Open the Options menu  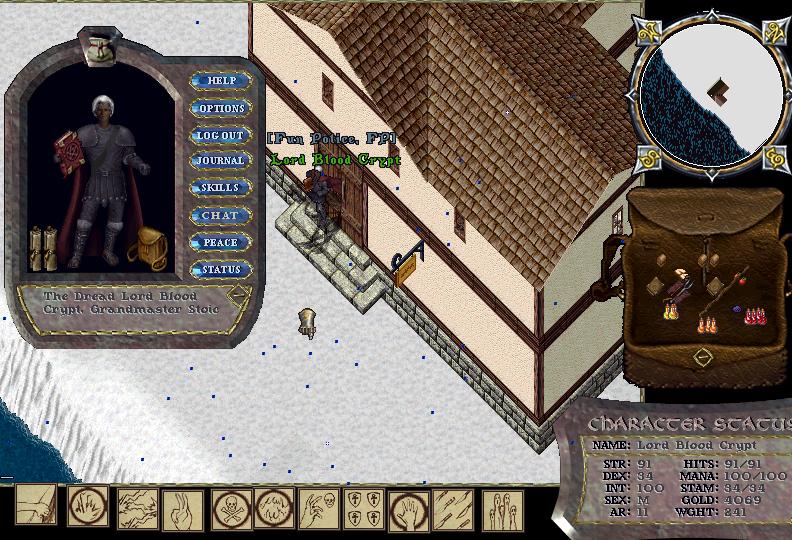tap(220, 108)
